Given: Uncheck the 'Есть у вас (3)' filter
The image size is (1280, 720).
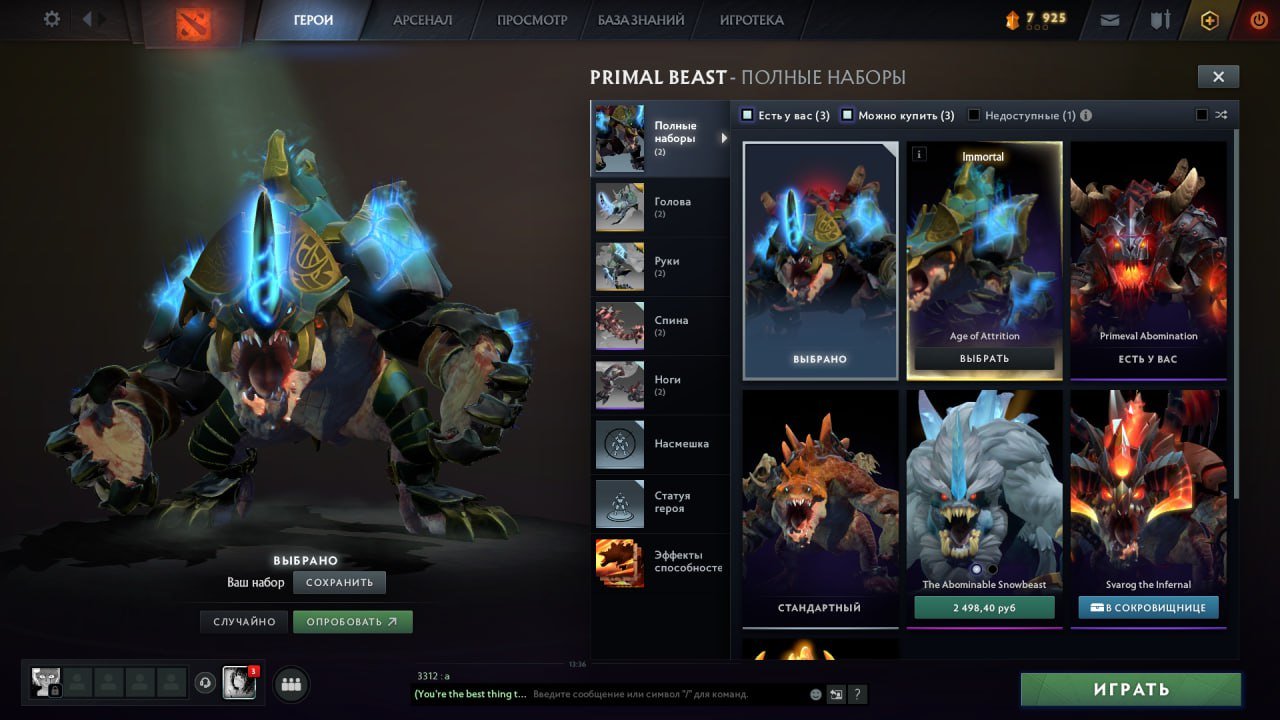Looking at the screenshot, I should pos(746,115).
